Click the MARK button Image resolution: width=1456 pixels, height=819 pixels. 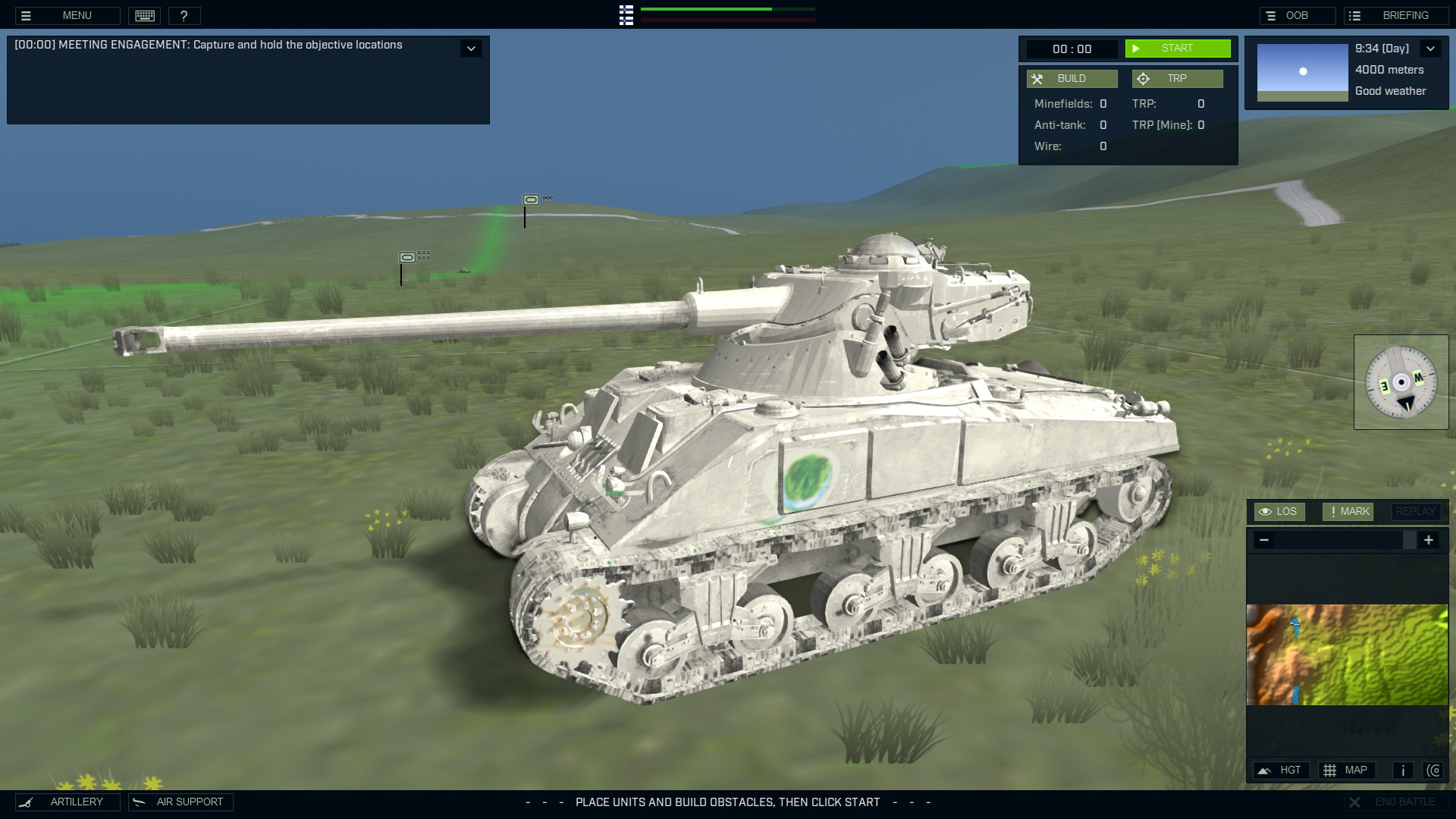tap(1348, 511)
